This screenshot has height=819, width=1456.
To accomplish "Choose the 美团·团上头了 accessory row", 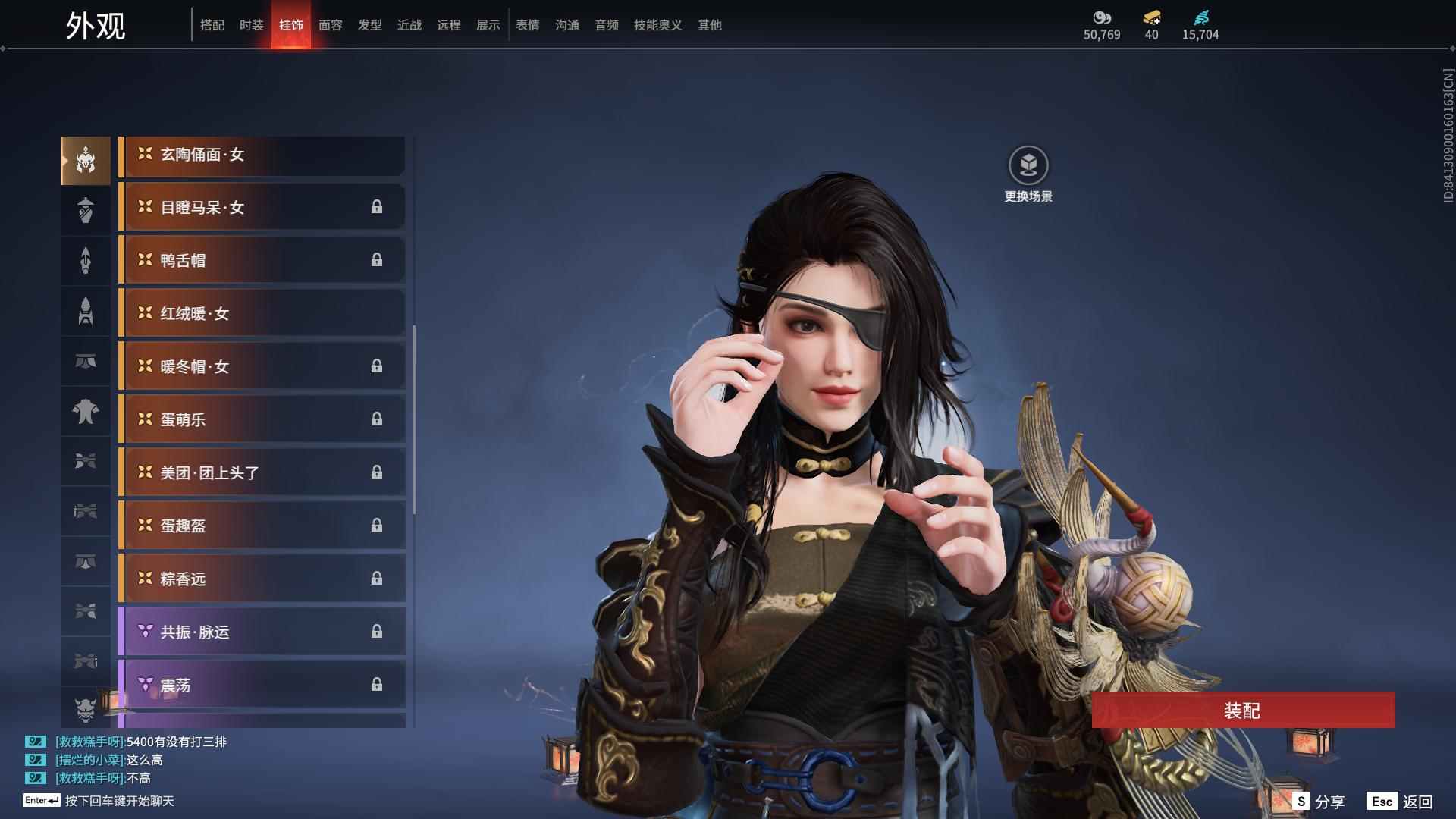I will click(x=262, y=473).
